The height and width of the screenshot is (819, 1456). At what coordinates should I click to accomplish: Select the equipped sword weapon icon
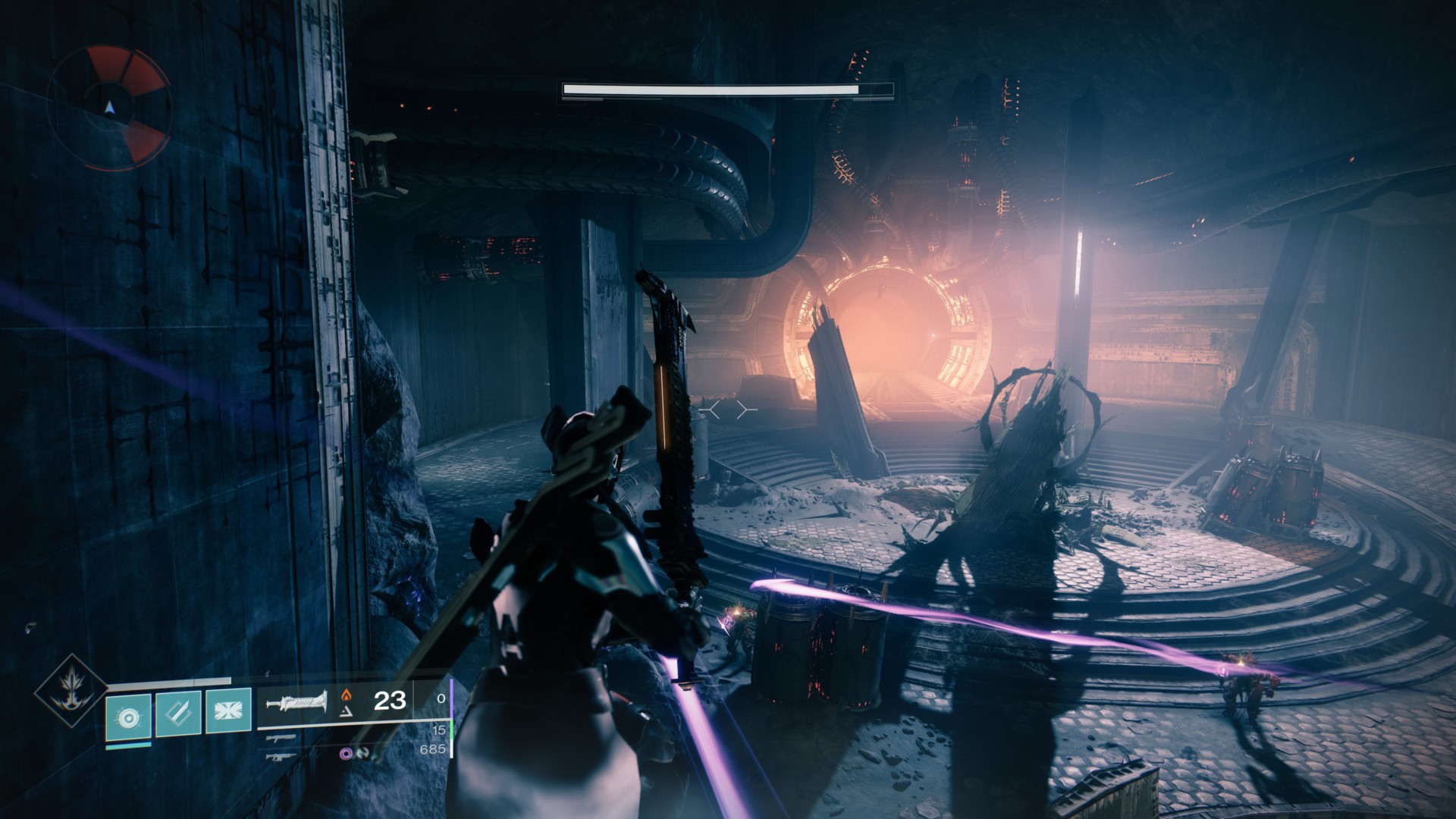tap(297, 702)
